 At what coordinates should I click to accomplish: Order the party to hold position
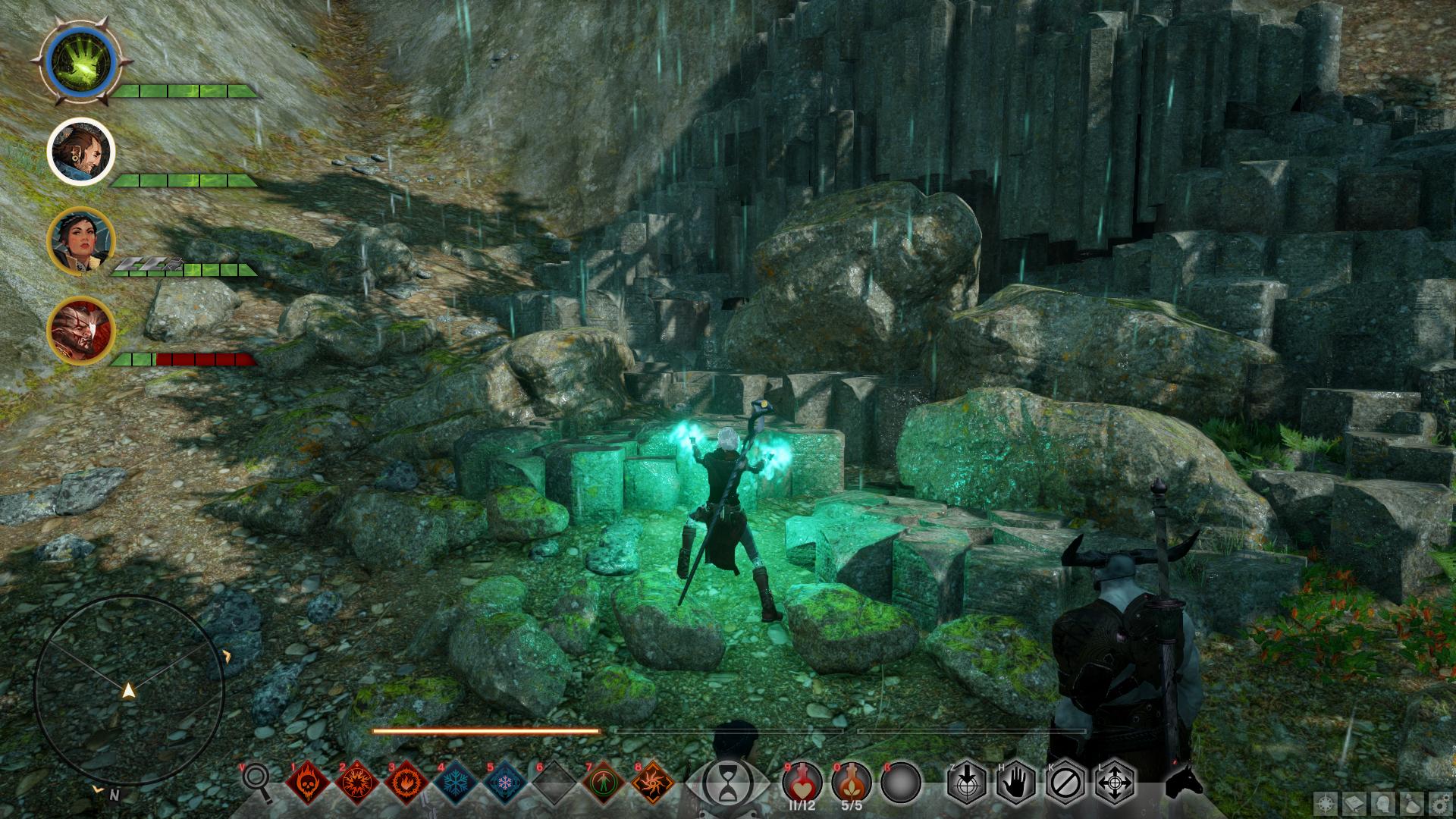pyautogui.click(x=1015, y=782)
